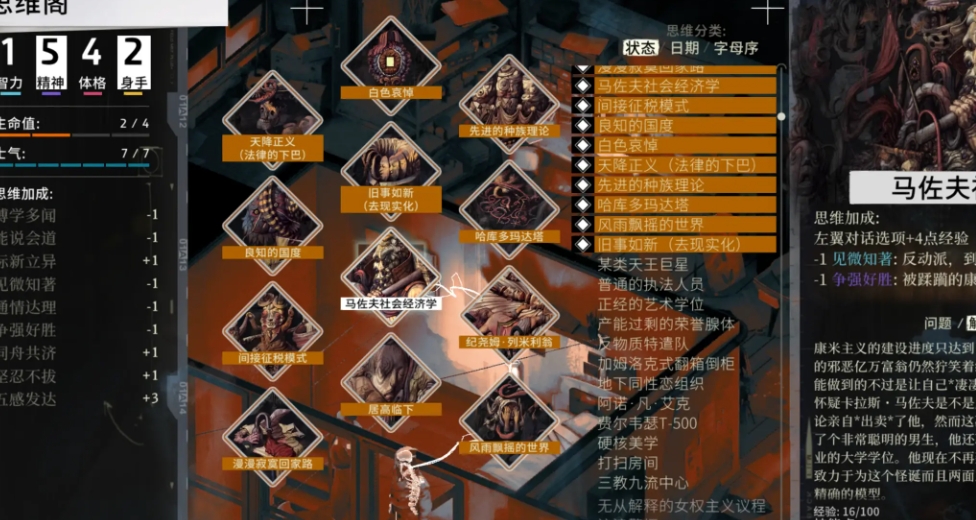Sort thoughts by 日期 (date)

(x=684, y=48)
